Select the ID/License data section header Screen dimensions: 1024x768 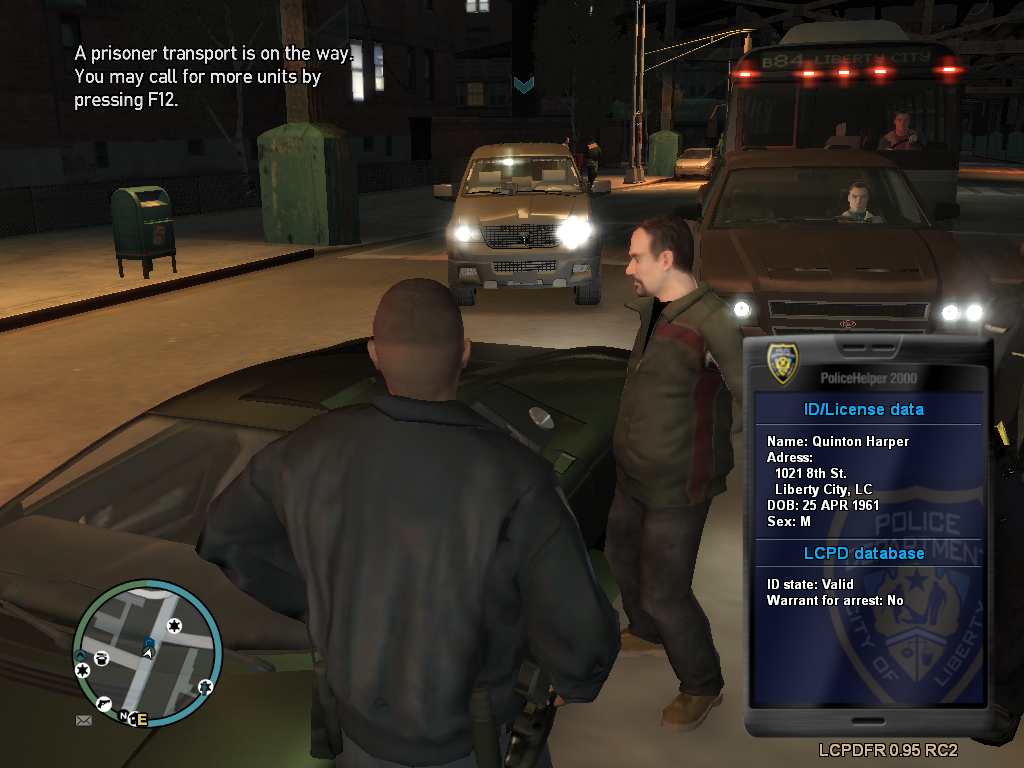coord(864,409)
